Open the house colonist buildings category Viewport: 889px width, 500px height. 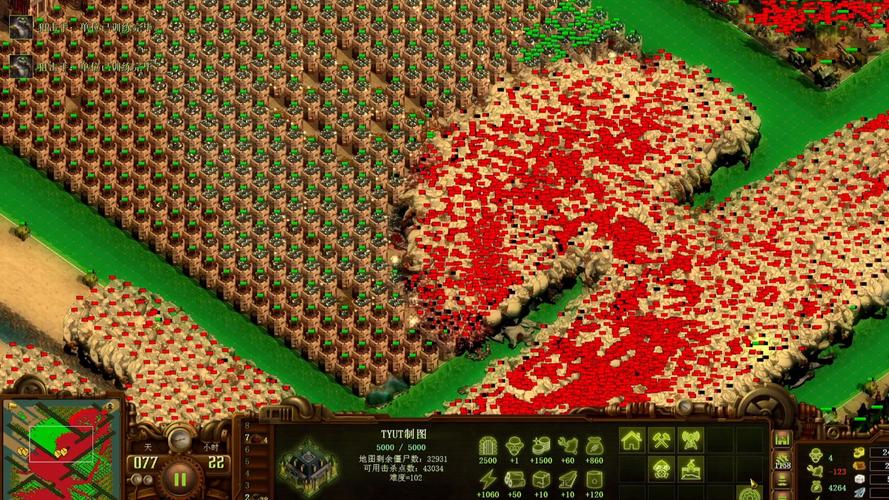click(x=632, y=440)
